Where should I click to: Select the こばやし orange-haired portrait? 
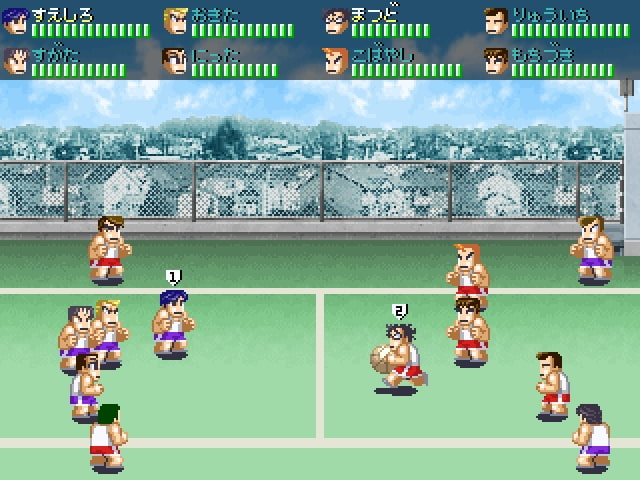point(336,62)
